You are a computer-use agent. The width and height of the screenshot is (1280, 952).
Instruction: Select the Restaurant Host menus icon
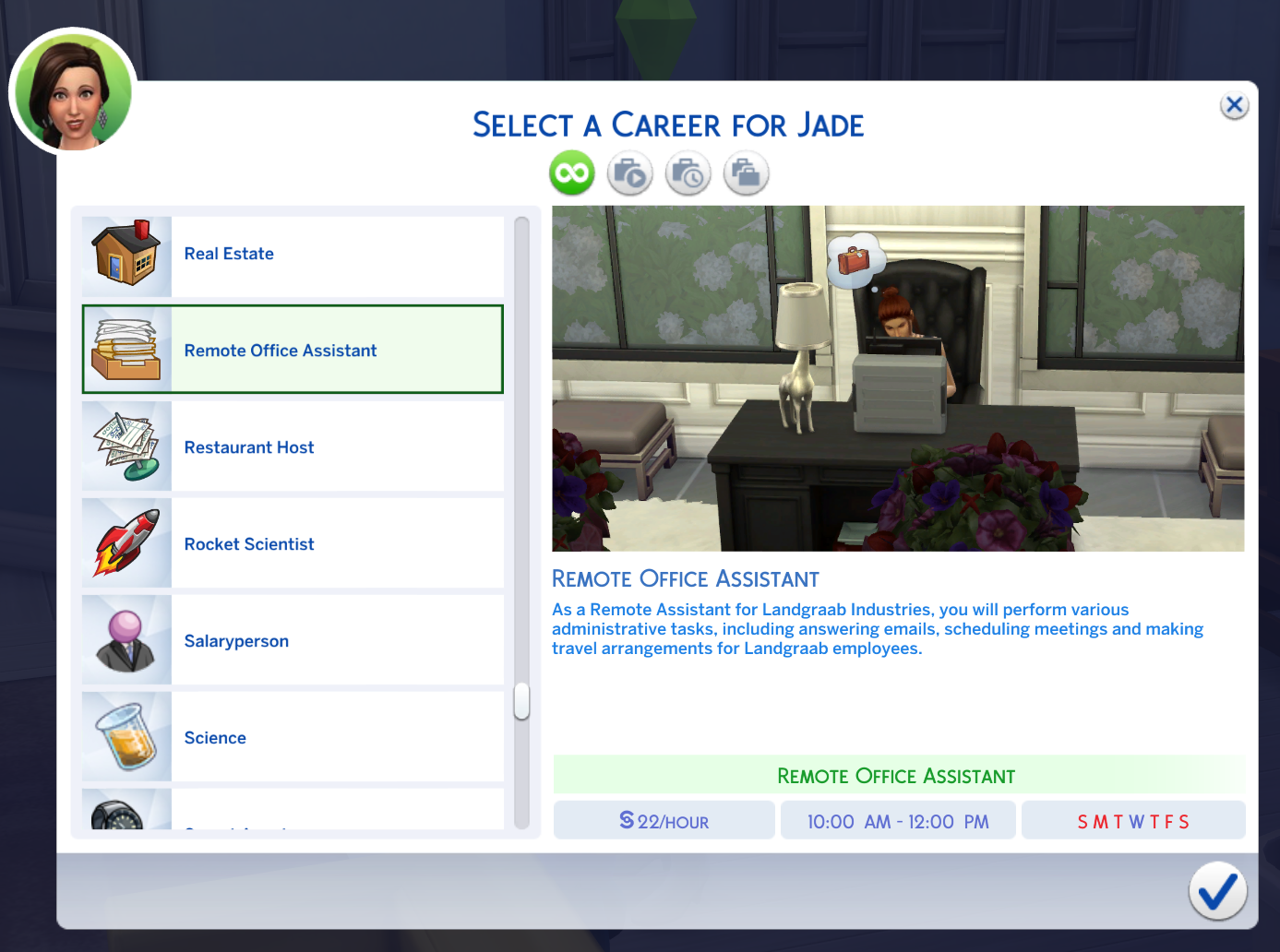(126, 446)
